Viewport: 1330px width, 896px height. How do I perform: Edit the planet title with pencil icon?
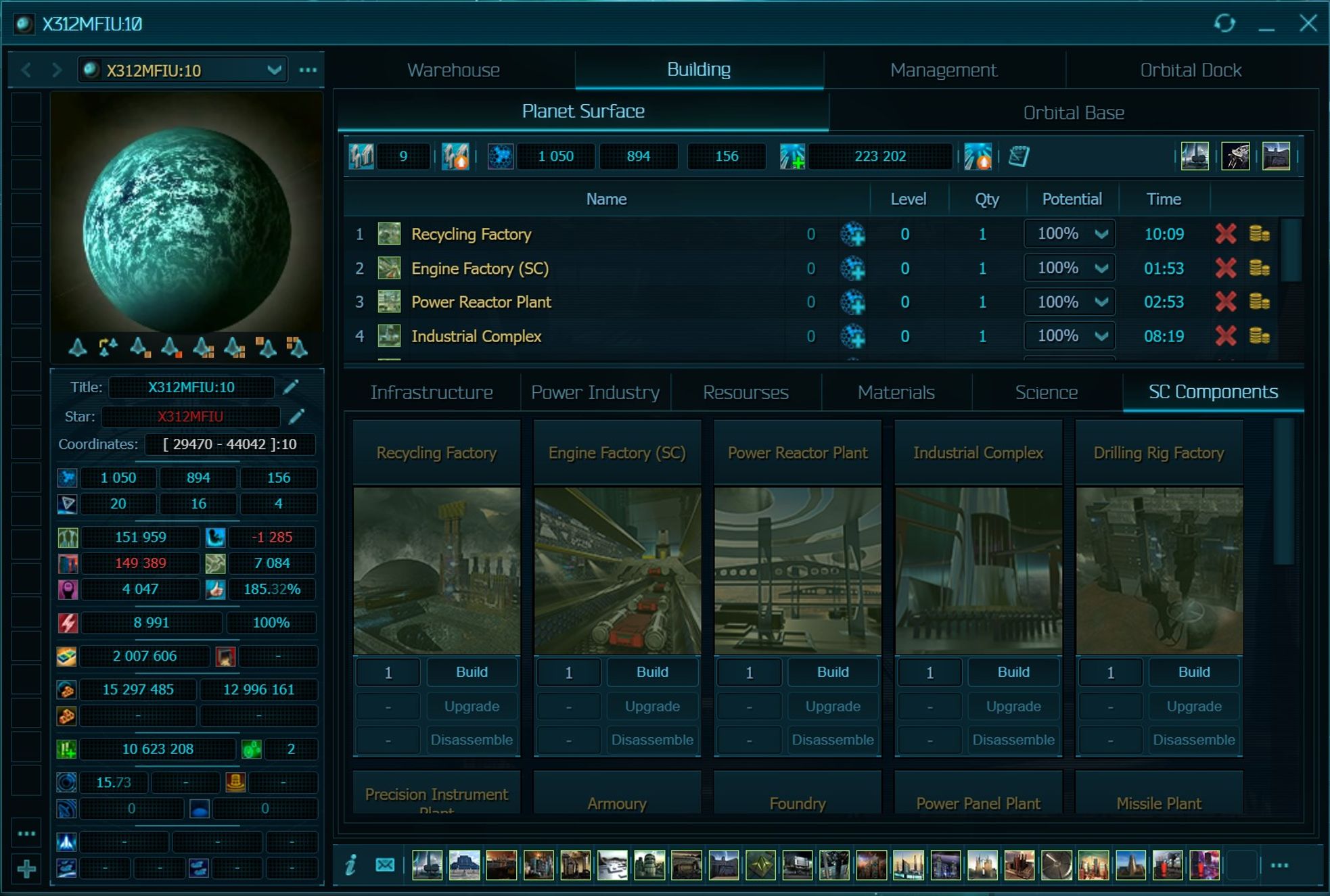tap(291, 387)
